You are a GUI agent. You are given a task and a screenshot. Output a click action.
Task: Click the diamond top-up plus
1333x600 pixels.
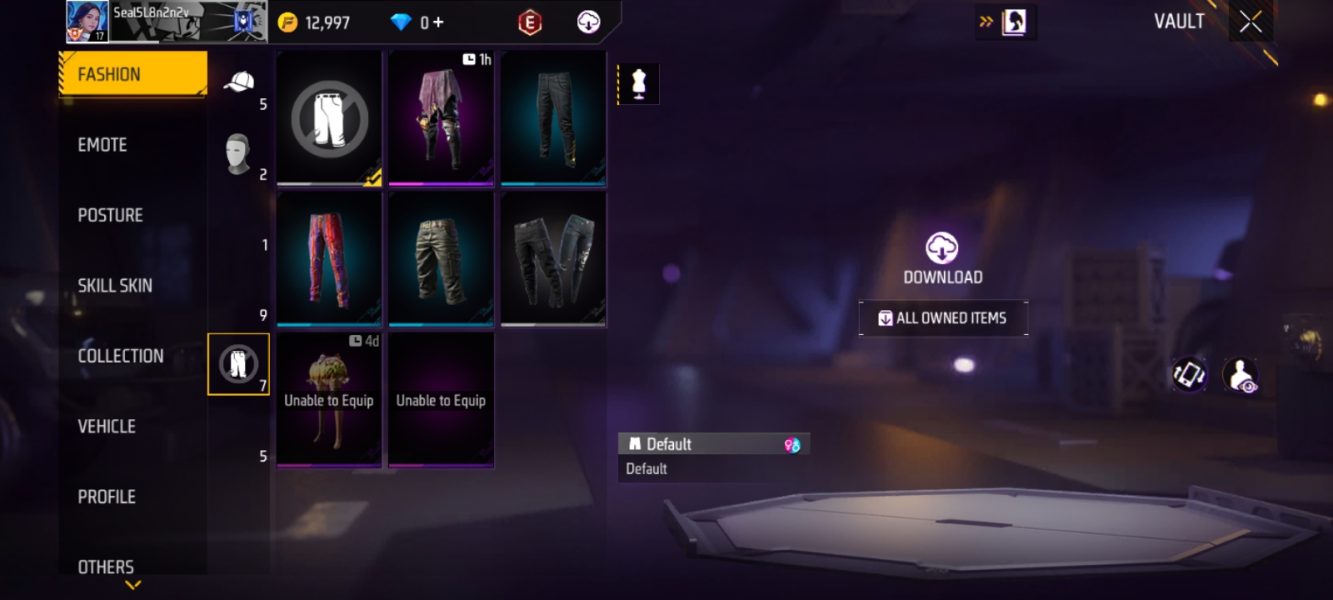coord(438,22)
